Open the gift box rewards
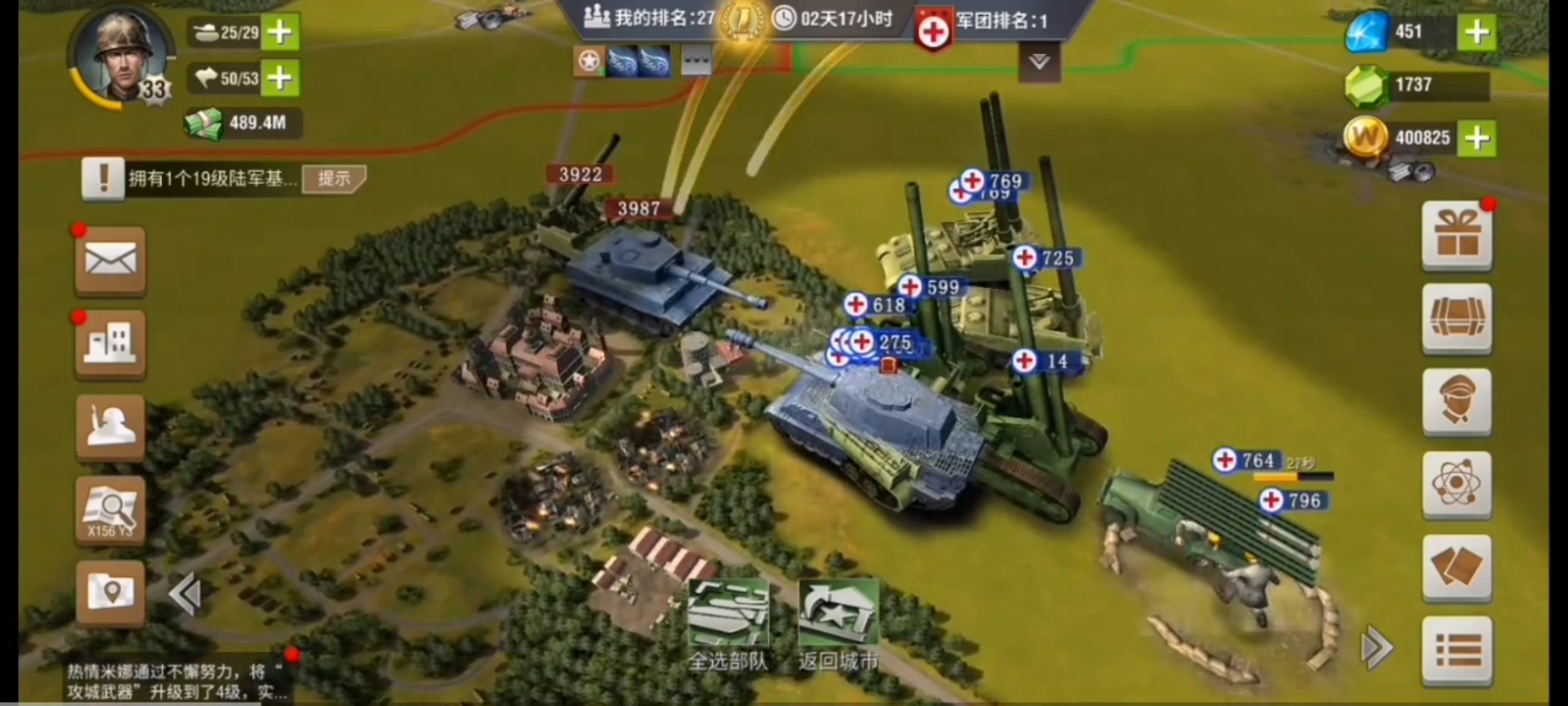Viewport: 1568px width, 706px height. pyautogui.click(x=1457, y=235)
